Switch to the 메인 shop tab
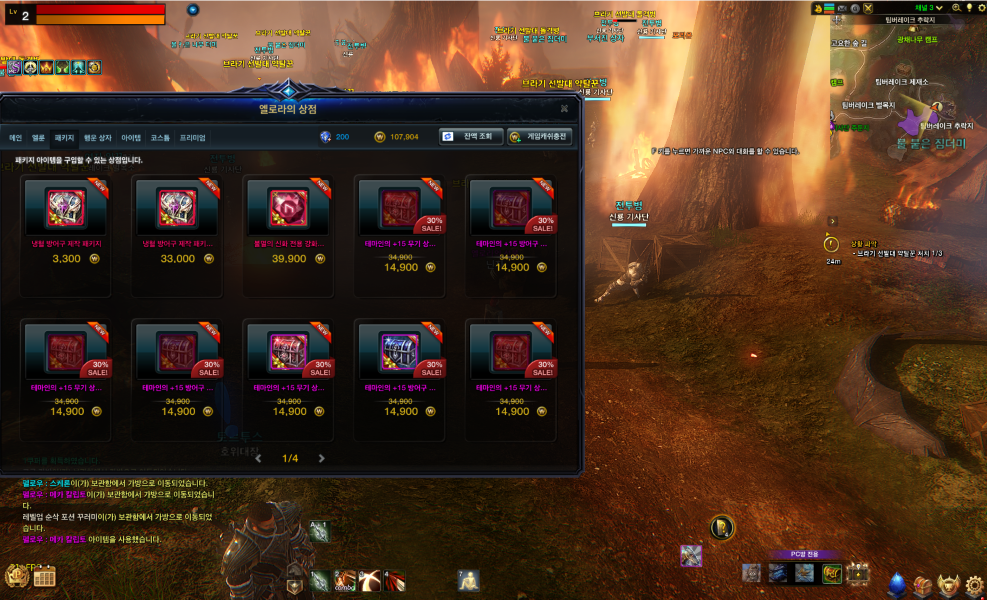 point(15,137)
